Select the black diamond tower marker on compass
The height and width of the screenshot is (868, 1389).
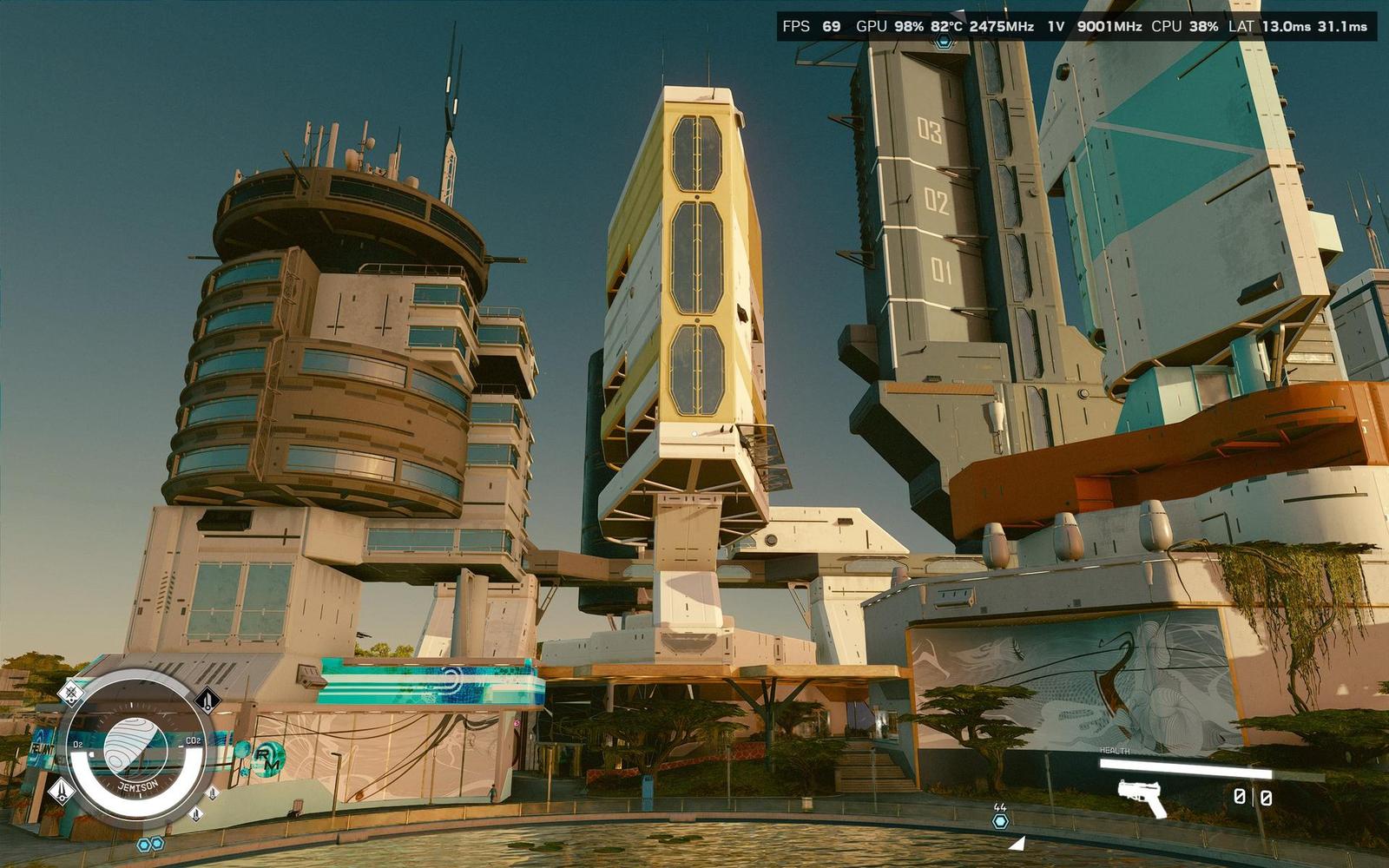[x=207, y=700]
